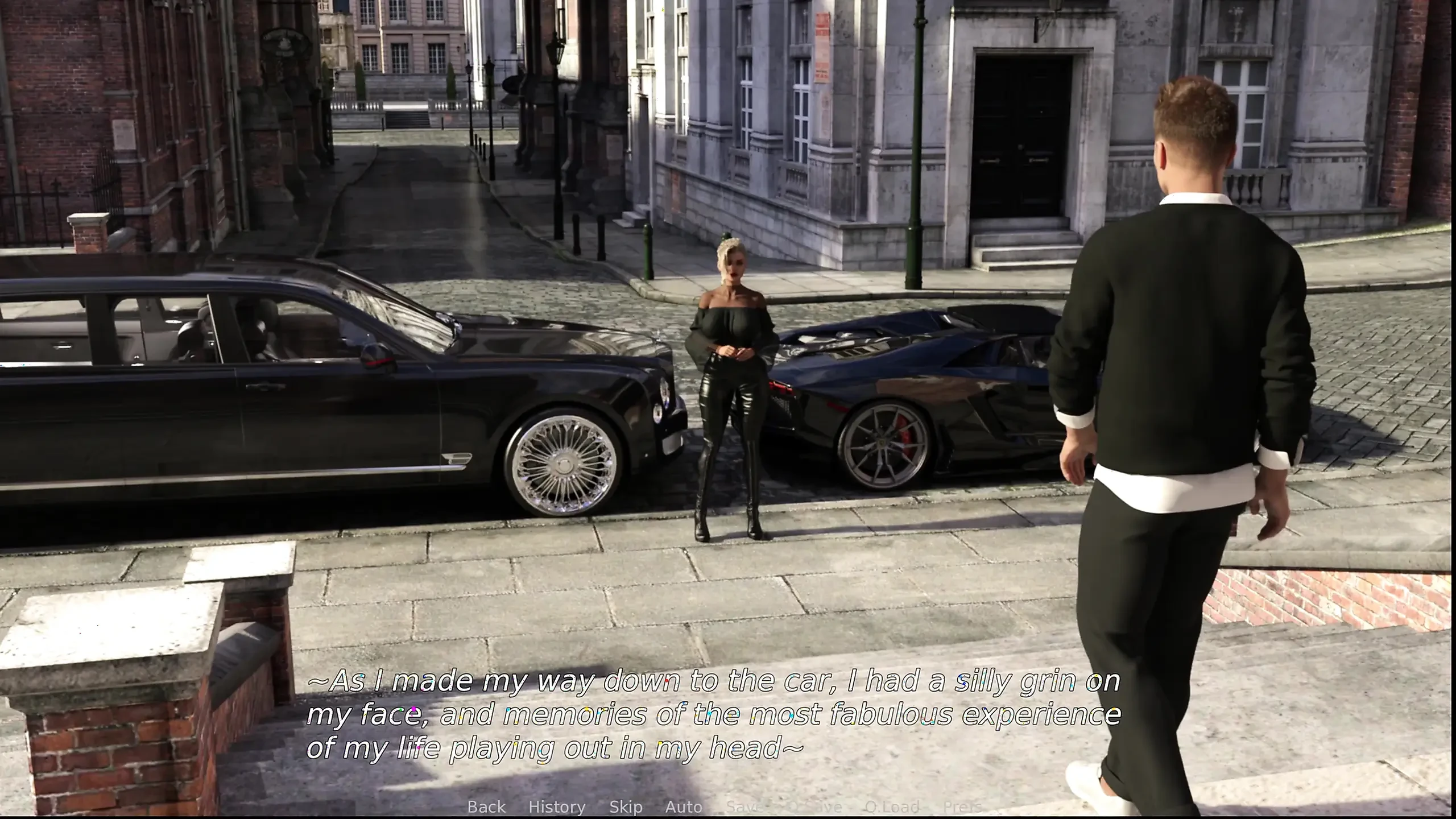
Task: Open the Prefs settings menu
Action: (x=962, y=806)
